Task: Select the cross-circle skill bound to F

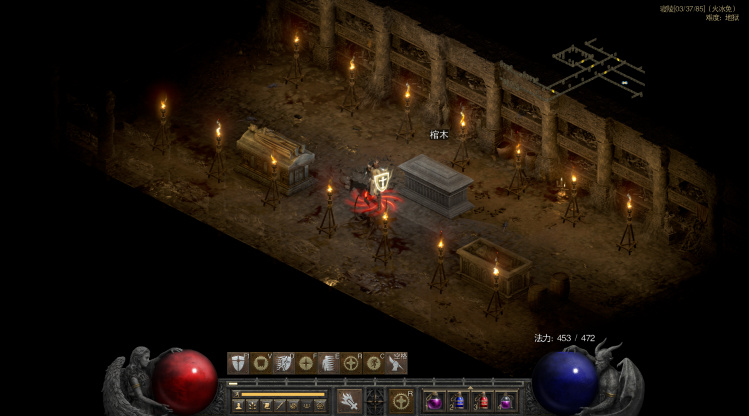Action: [306, 363]
